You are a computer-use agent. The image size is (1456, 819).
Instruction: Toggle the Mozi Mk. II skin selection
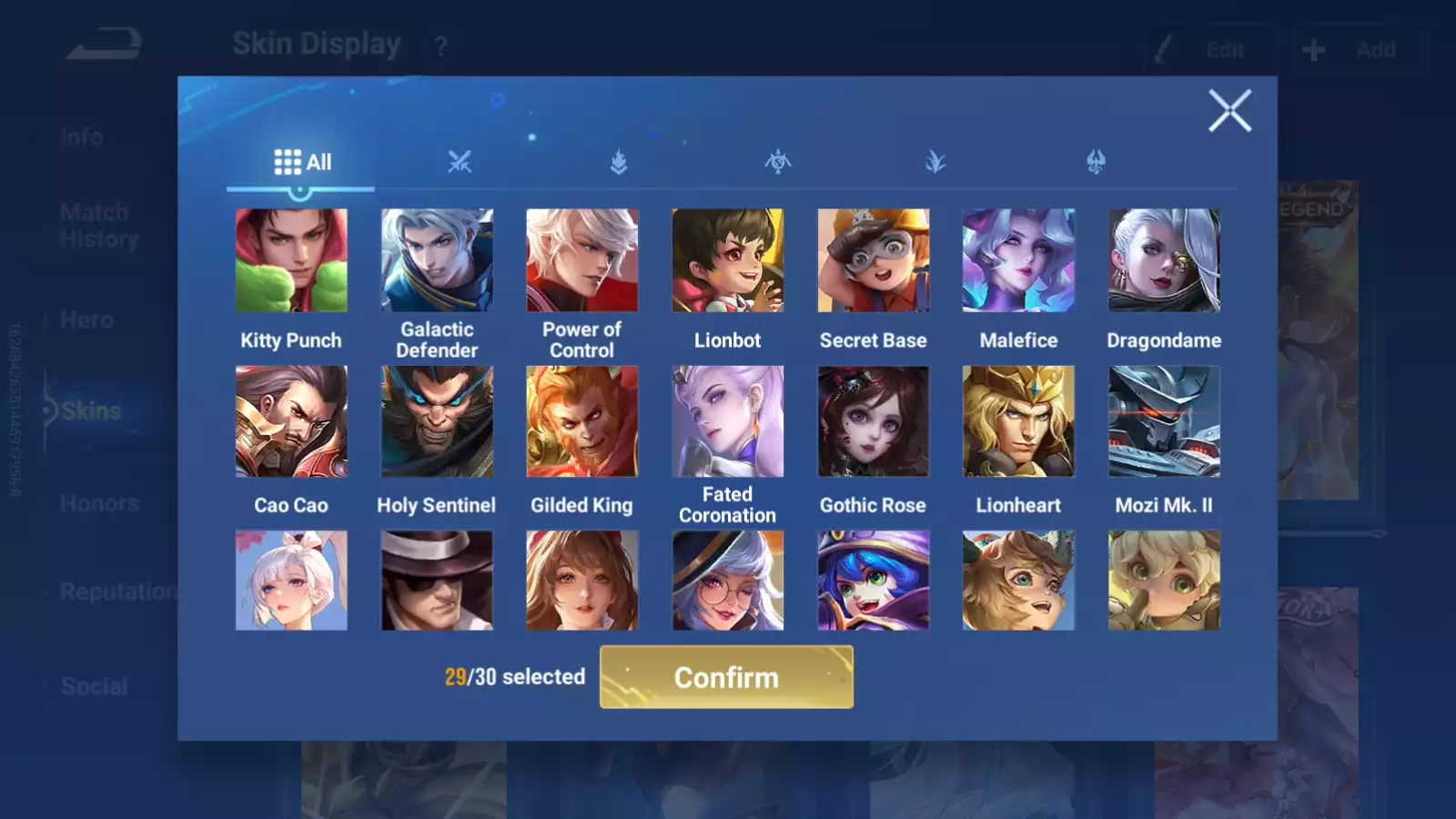(1164, 420)
